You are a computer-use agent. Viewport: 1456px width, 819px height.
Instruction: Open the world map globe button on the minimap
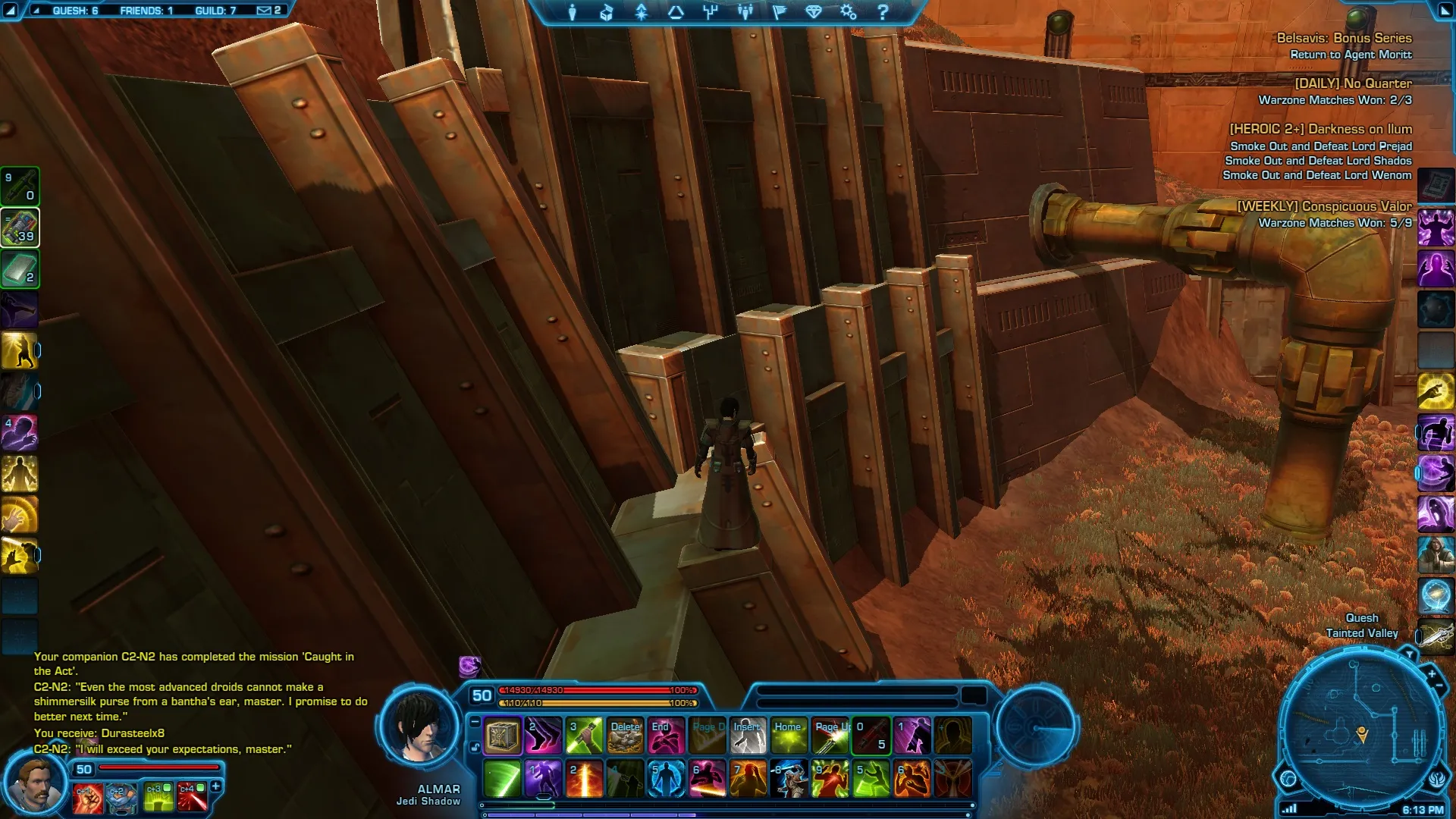click(1288, 779)
